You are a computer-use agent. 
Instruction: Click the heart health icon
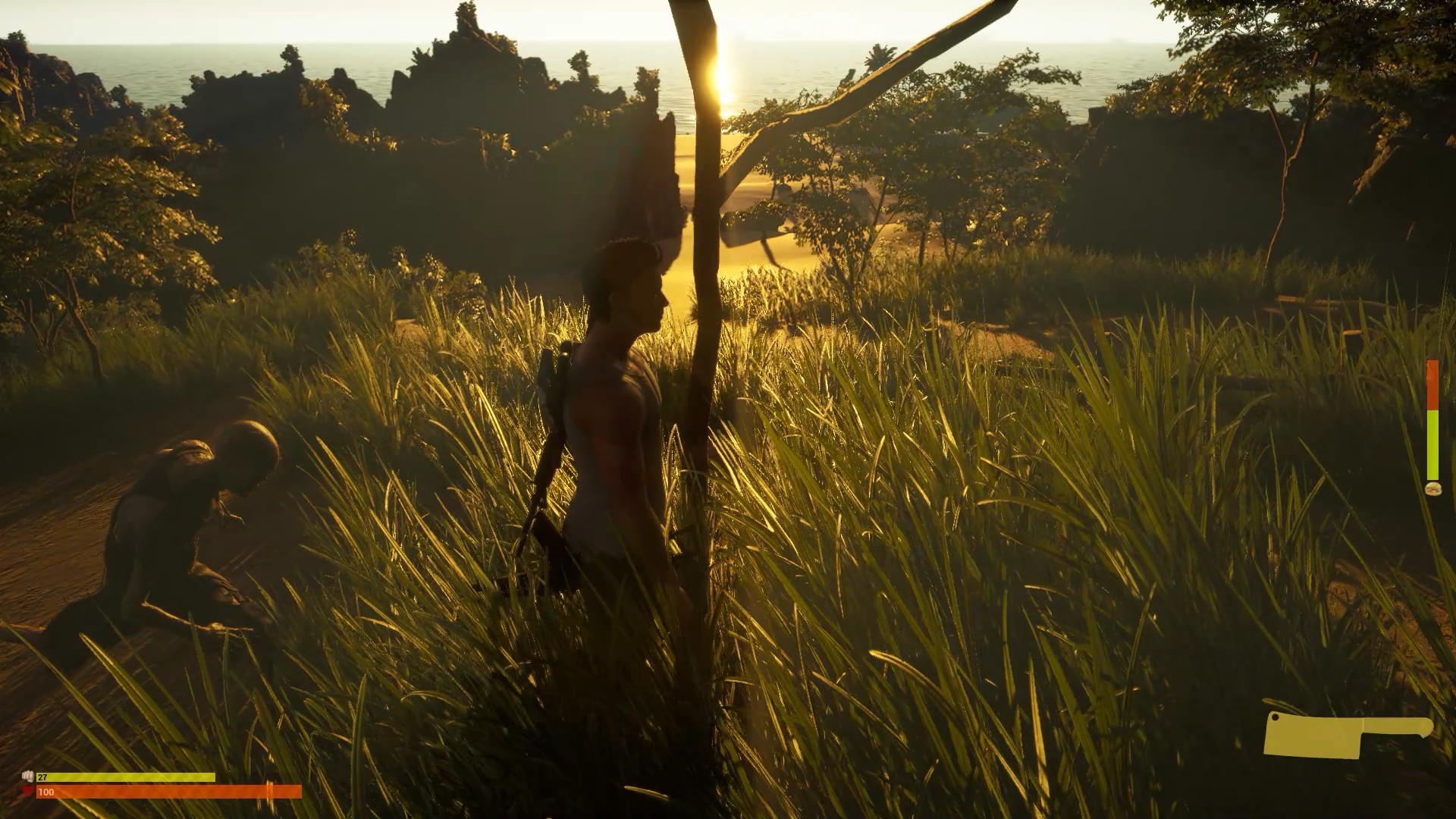click(x=26, y=792)
